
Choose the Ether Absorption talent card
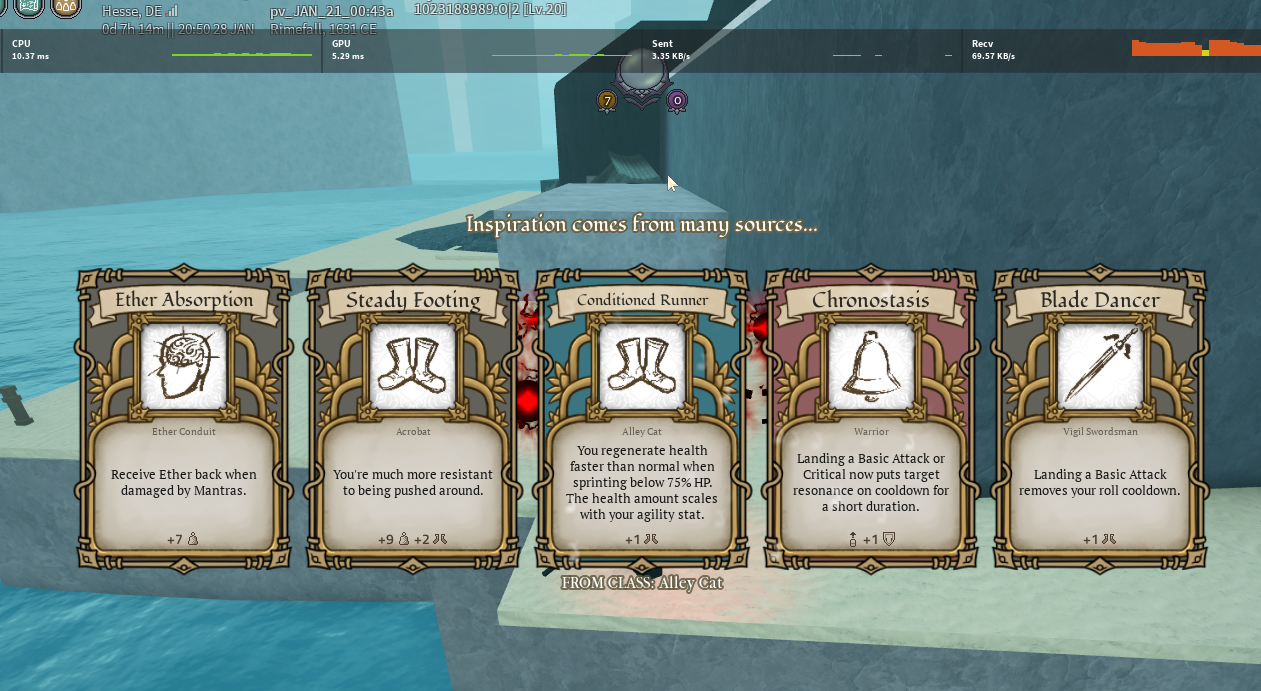183,417
